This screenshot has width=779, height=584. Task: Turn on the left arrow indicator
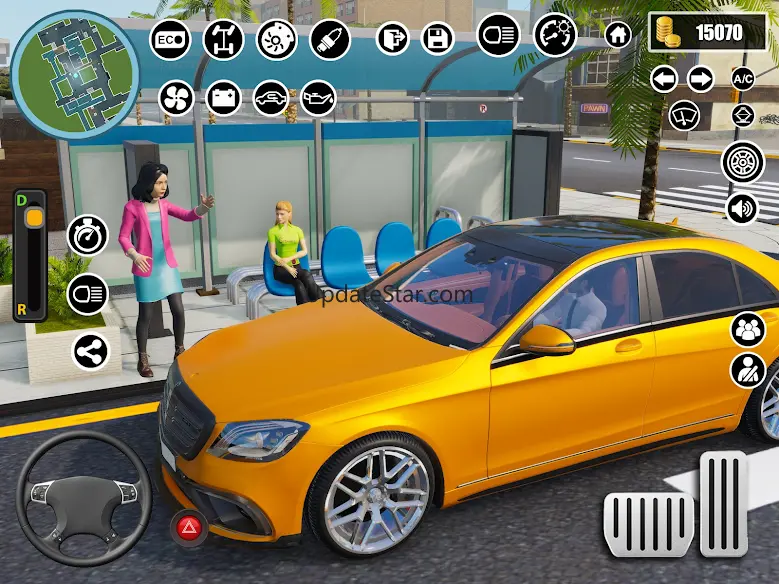tap(664, 78)
